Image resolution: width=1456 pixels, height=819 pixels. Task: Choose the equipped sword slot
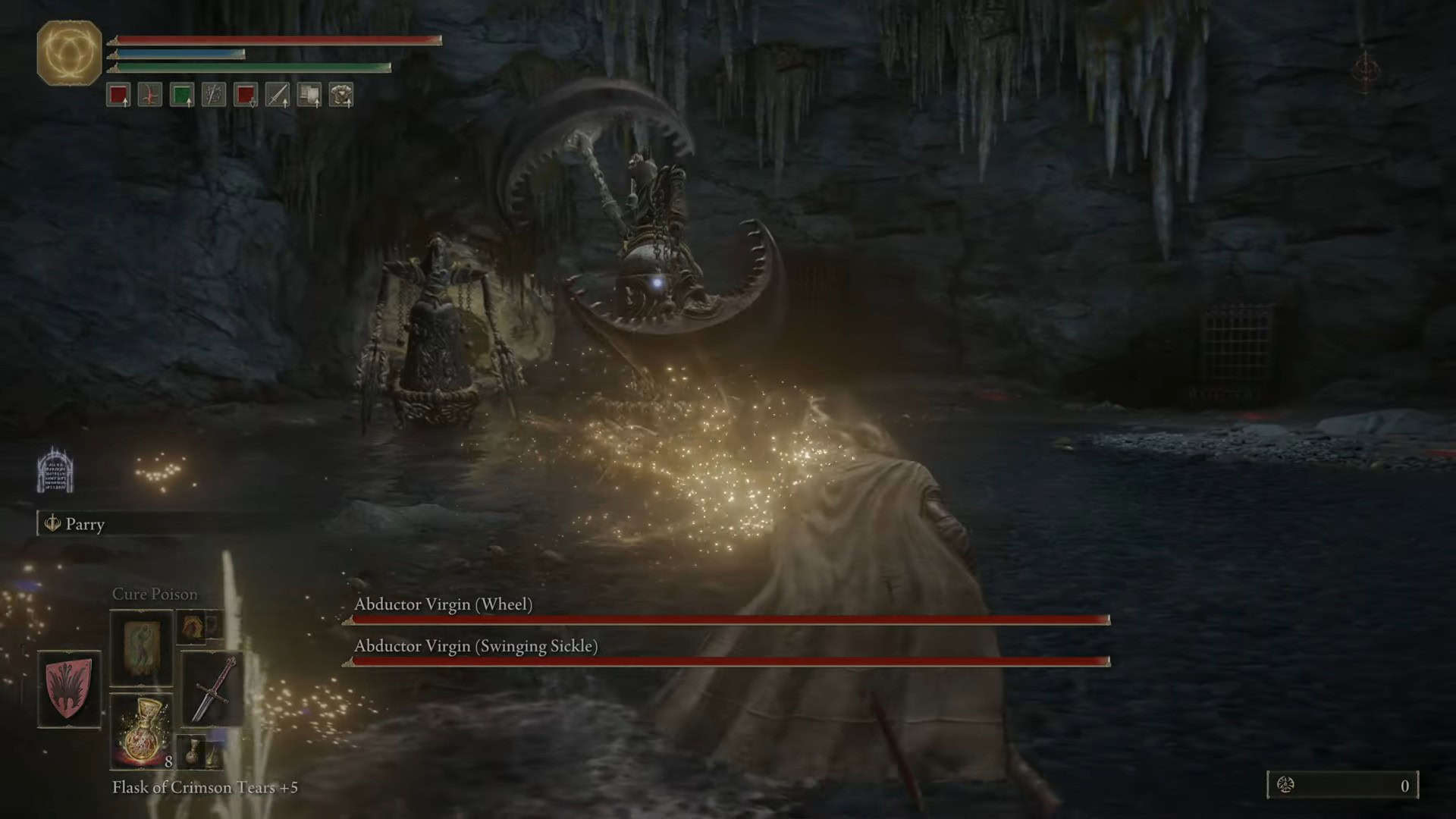click(212, 689)
